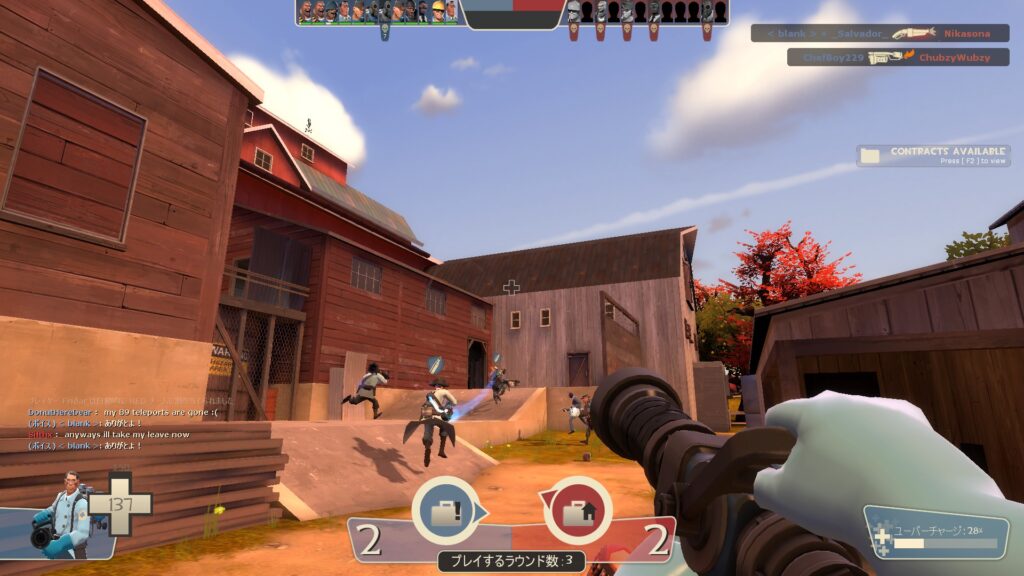Open the Contracts Available notification
1024x576 pixels.
pos(933,156)
